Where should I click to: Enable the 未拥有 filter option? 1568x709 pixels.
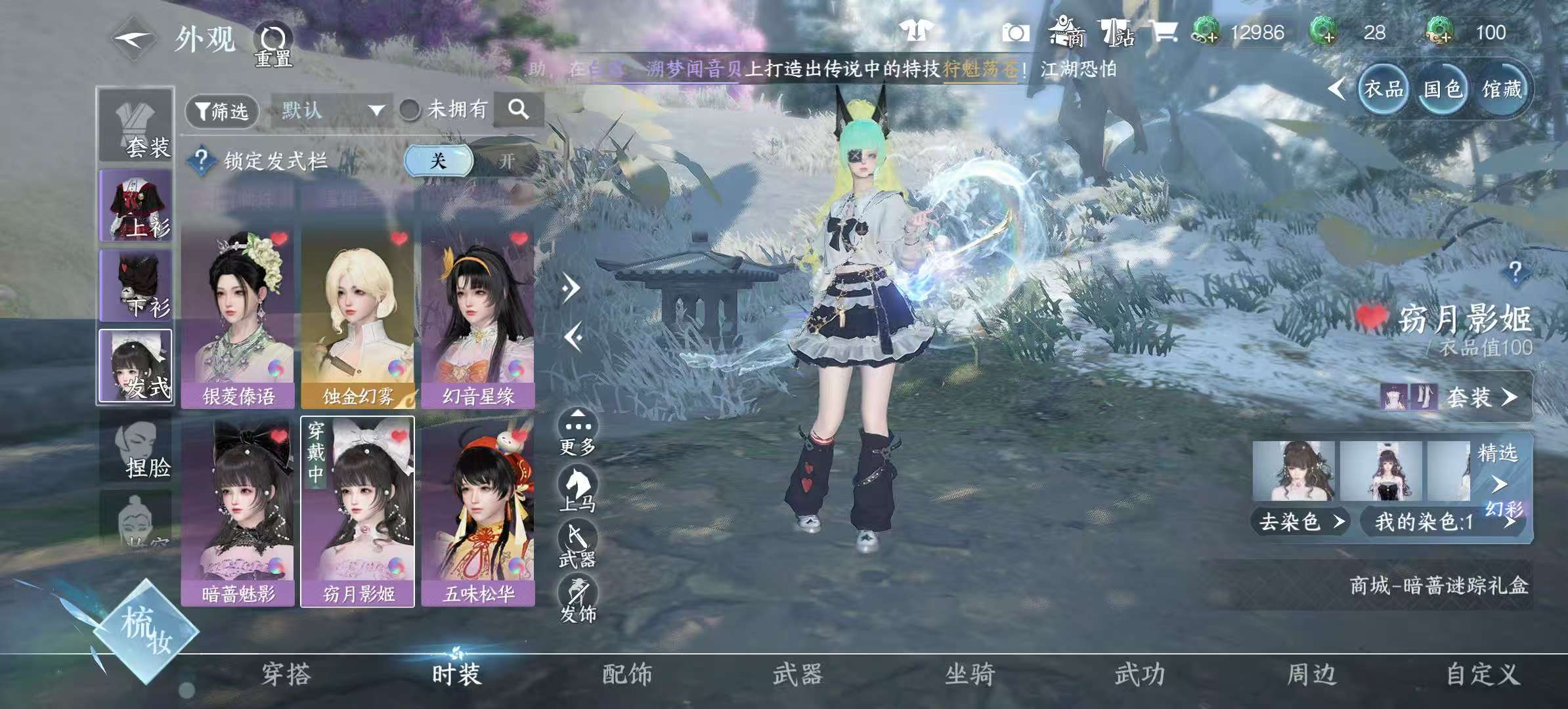[x=410, y=110]
